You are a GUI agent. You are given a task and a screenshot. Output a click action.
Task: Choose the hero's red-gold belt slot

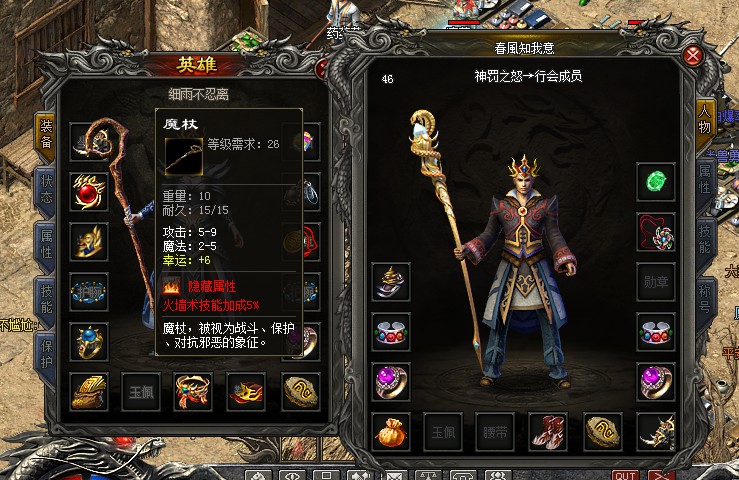click(x=192, y=391)
